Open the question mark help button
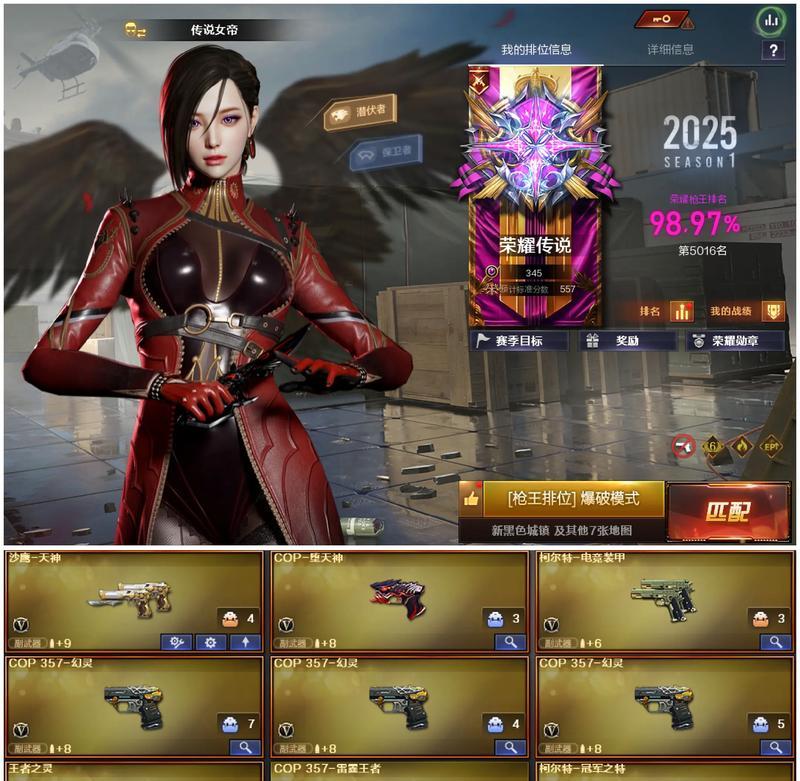800x781 pixels. pos(773,51)
